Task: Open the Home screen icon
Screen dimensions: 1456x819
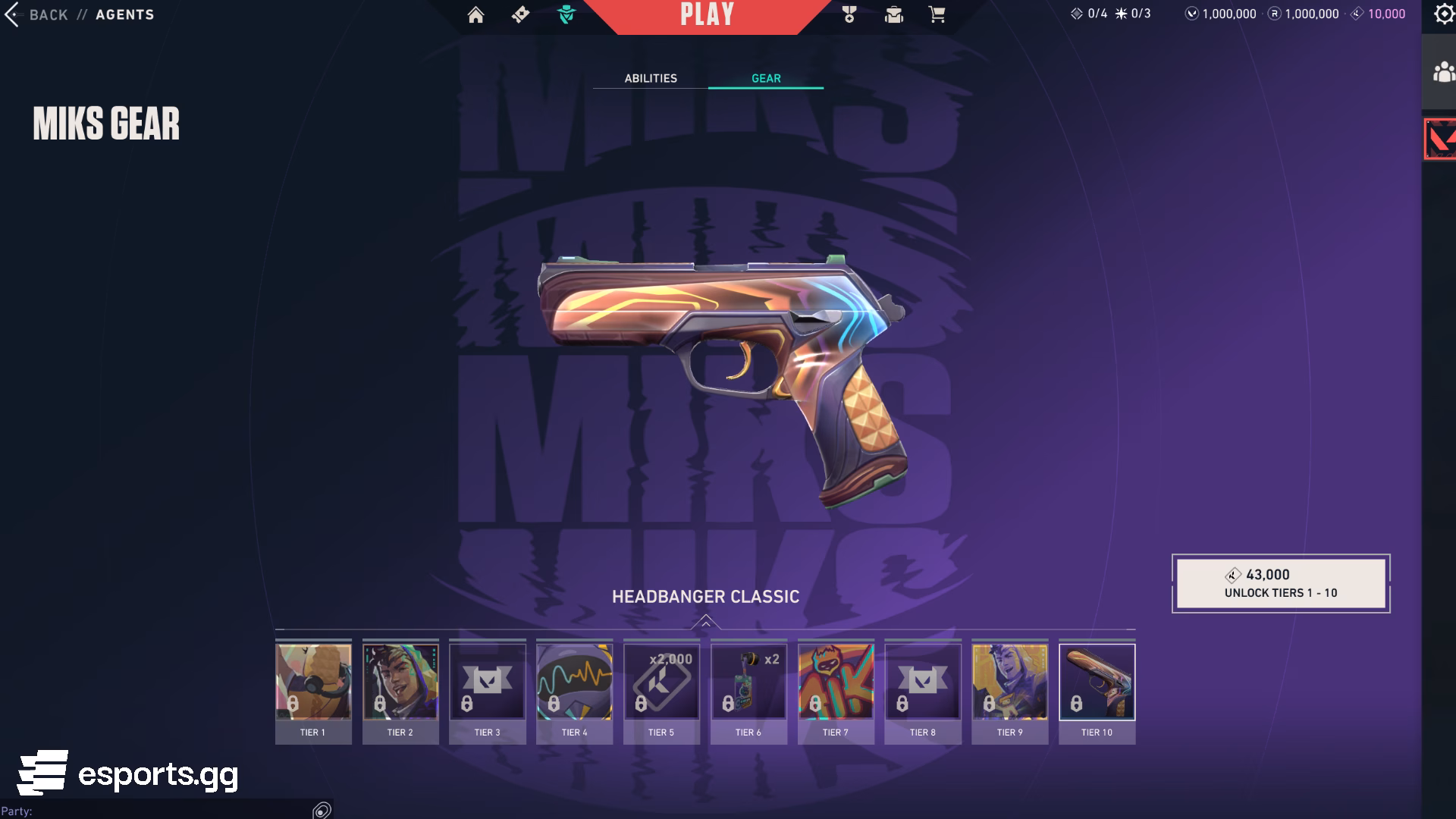Action: tap(475, 14)
